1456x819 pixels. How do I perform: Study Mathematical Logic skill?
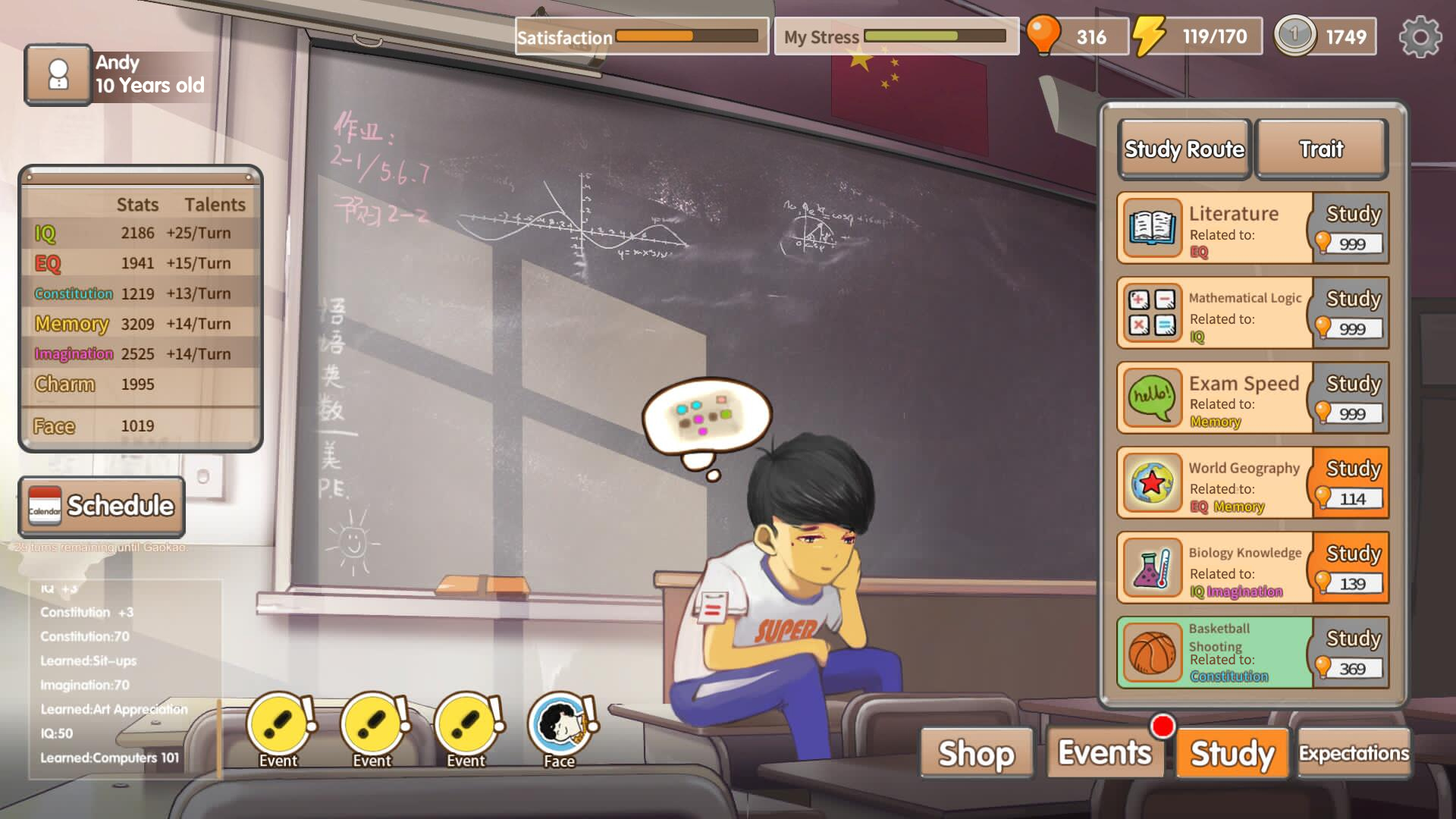click(1351, 313)
